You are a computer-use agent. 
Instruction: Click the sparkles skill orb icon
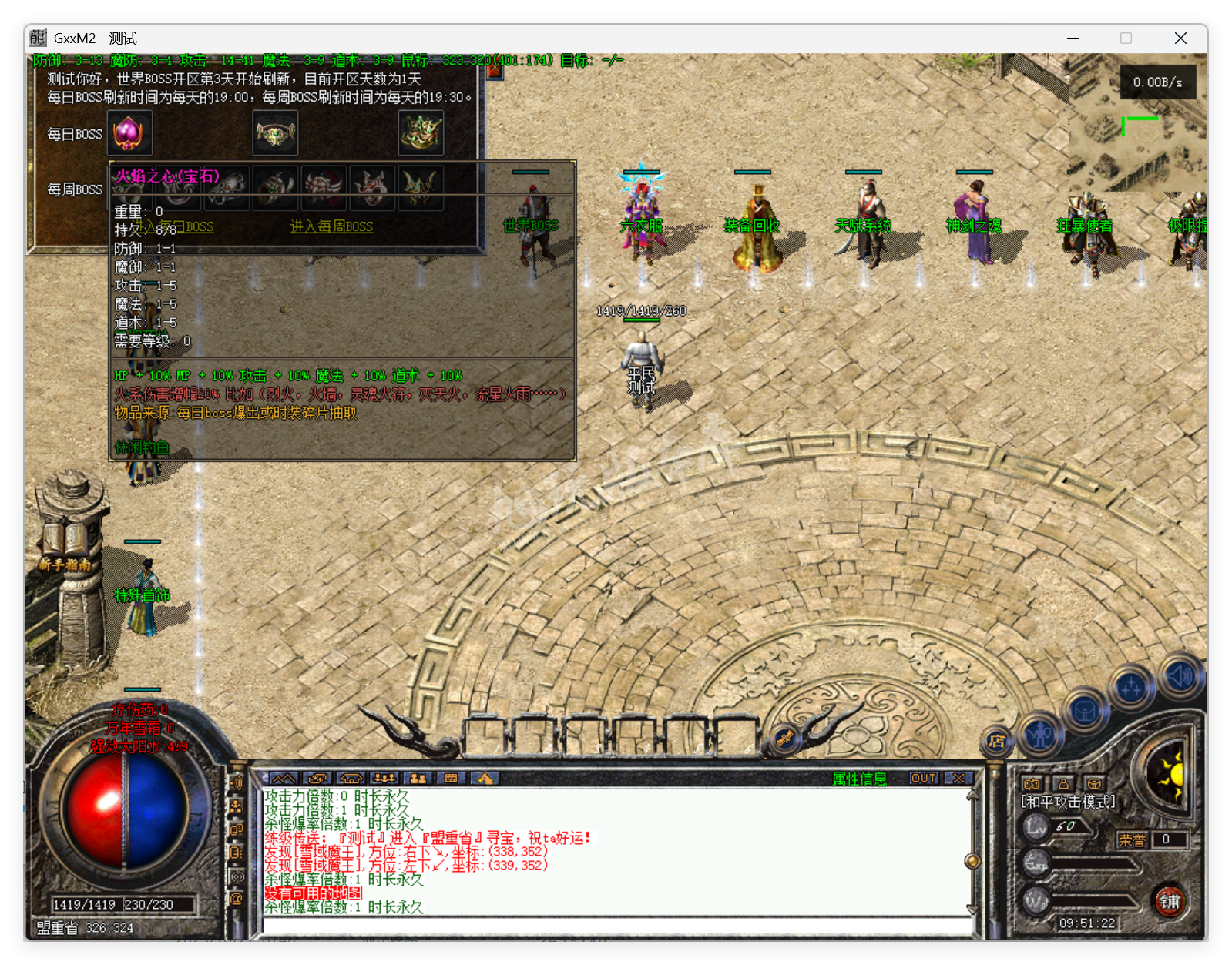pos(1131,688)
